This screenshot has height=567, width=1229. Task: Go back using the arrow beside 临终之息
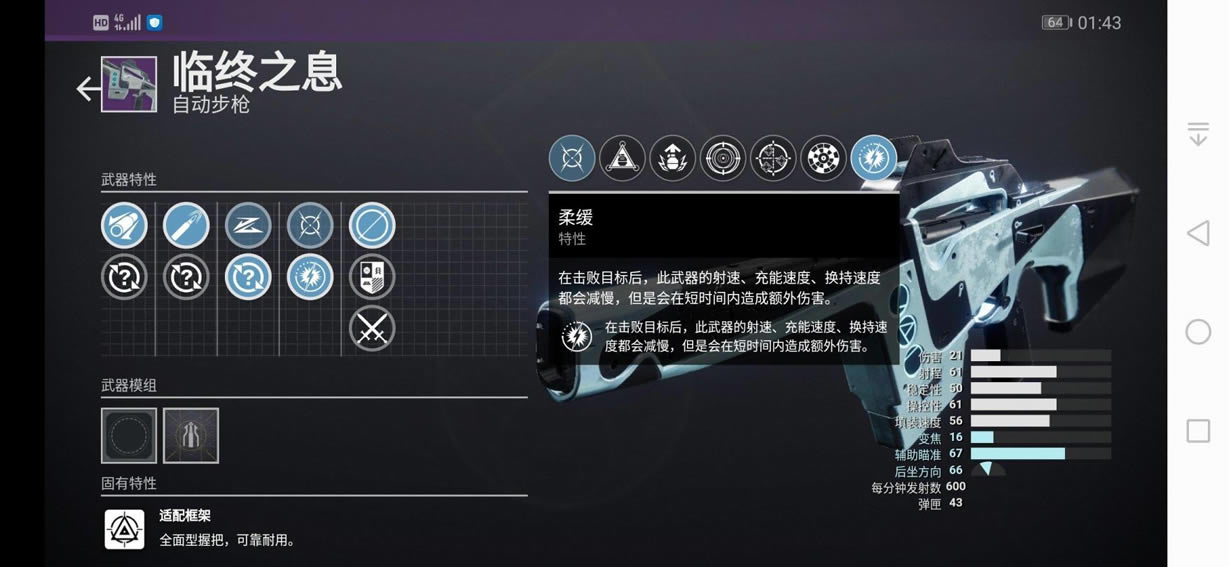coord(88,88)
